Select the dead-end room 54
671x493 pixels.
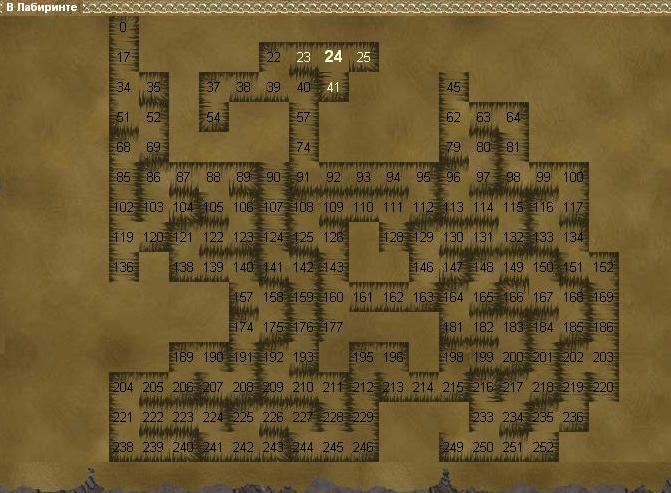click(213, 117)
